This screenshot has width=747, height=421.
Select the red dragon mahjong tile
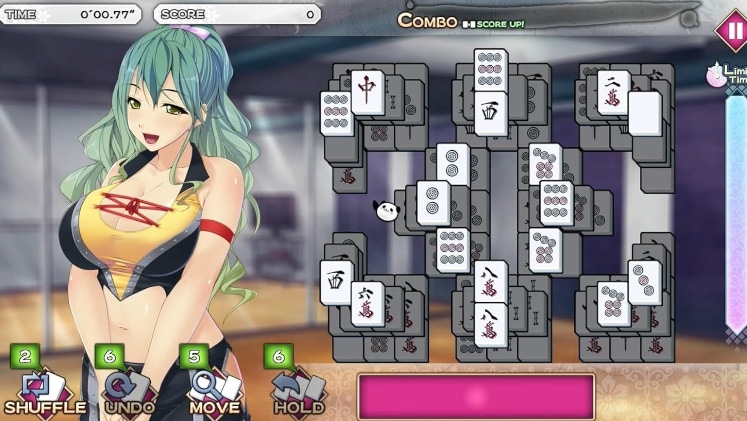pyautogui.click(x=367, y=91)
